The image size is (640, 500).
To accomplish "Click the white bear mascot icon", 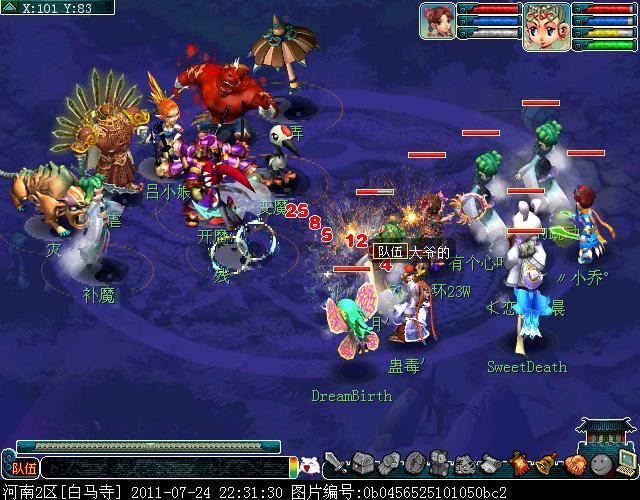I will [310, 466].
